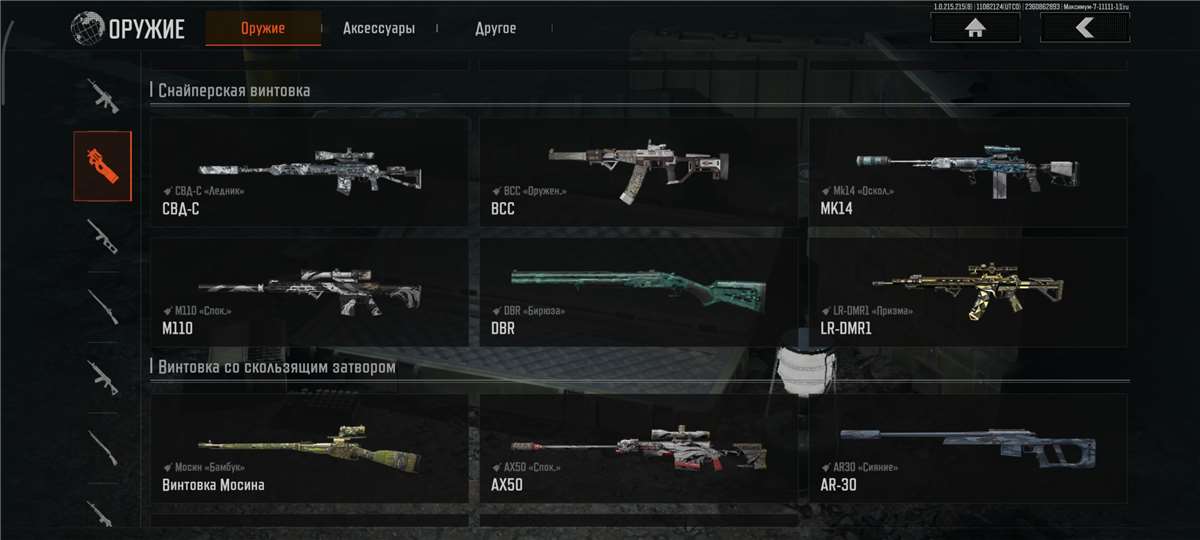The image size is (1200, 540).
Task: Select the turquoise DBR shotgun card
Action: pyautogui.click(x=638, y=291)
